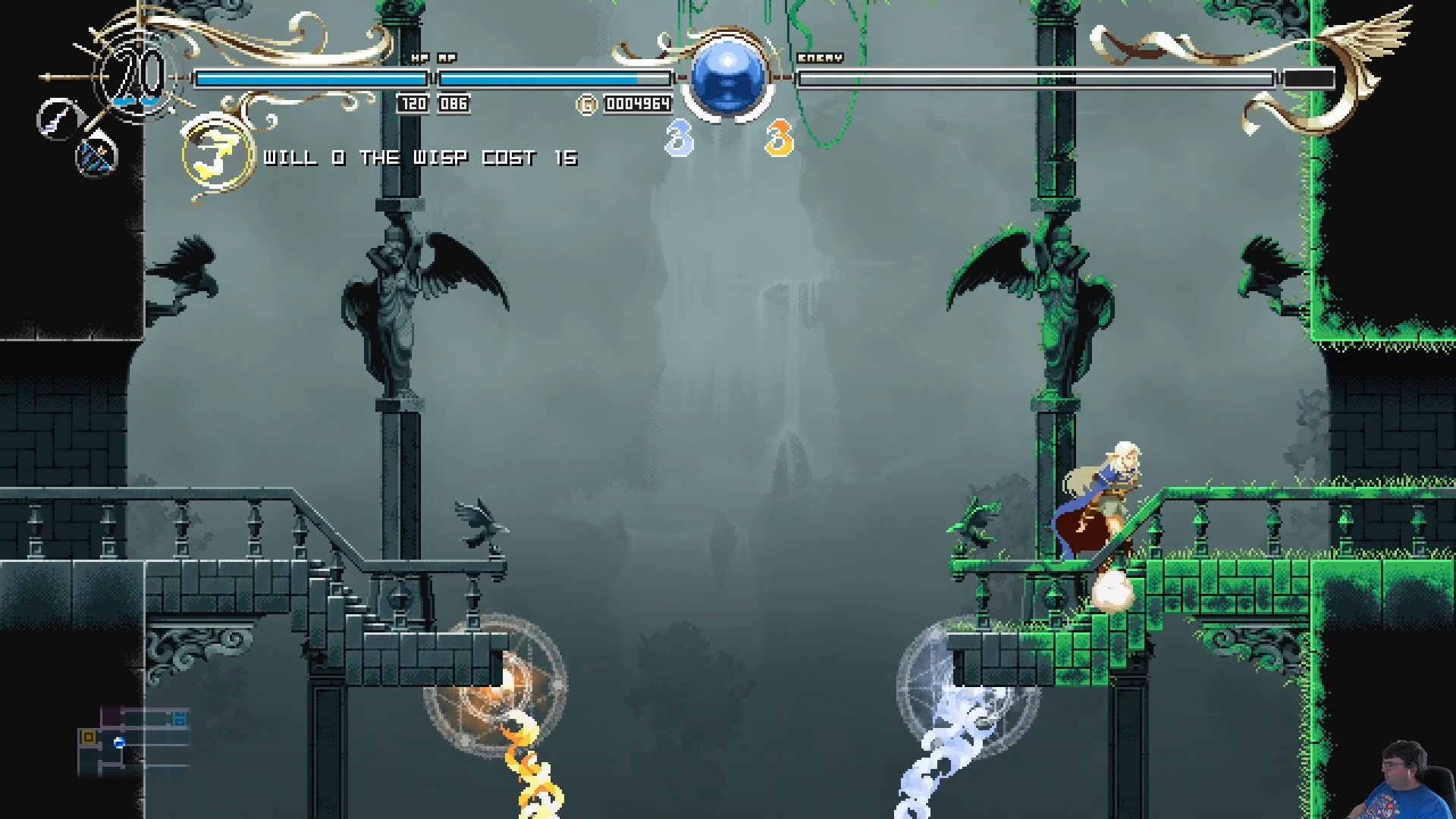
Task: Click the gold counter showing 0004964
Action: click(x=637, y=105)
